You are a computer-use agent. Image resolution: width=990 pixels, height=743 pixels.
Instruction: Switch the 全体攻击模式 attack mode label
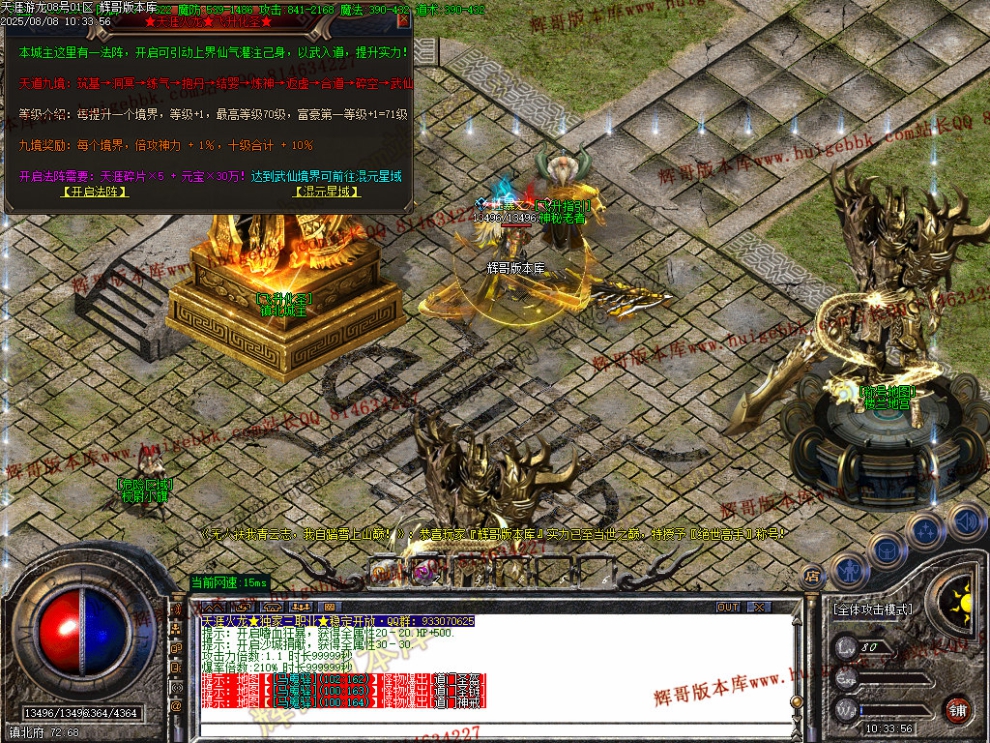(874, 609)
